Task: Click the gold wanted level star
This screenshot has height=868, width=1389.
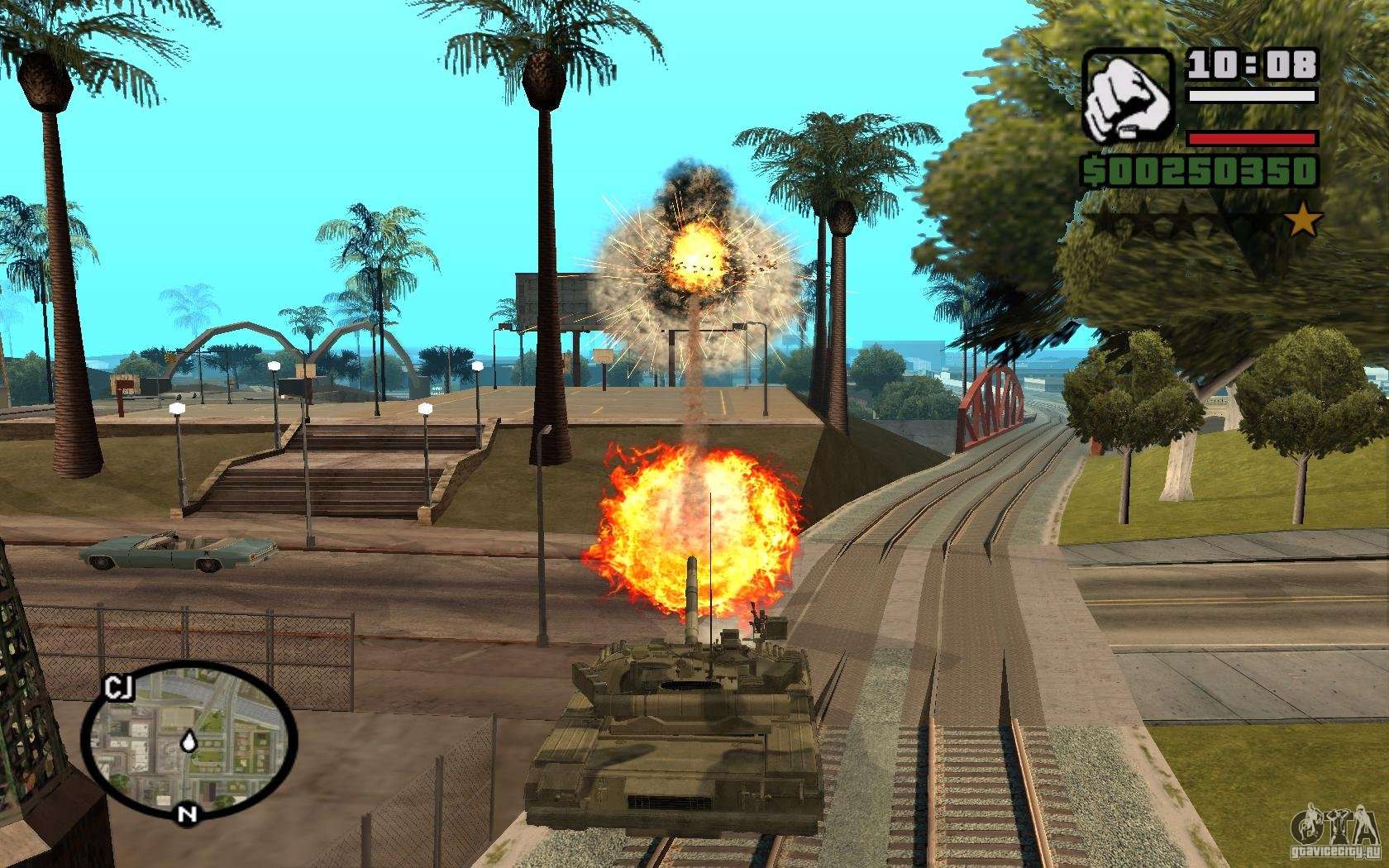Action: (x=1305, y=221)
